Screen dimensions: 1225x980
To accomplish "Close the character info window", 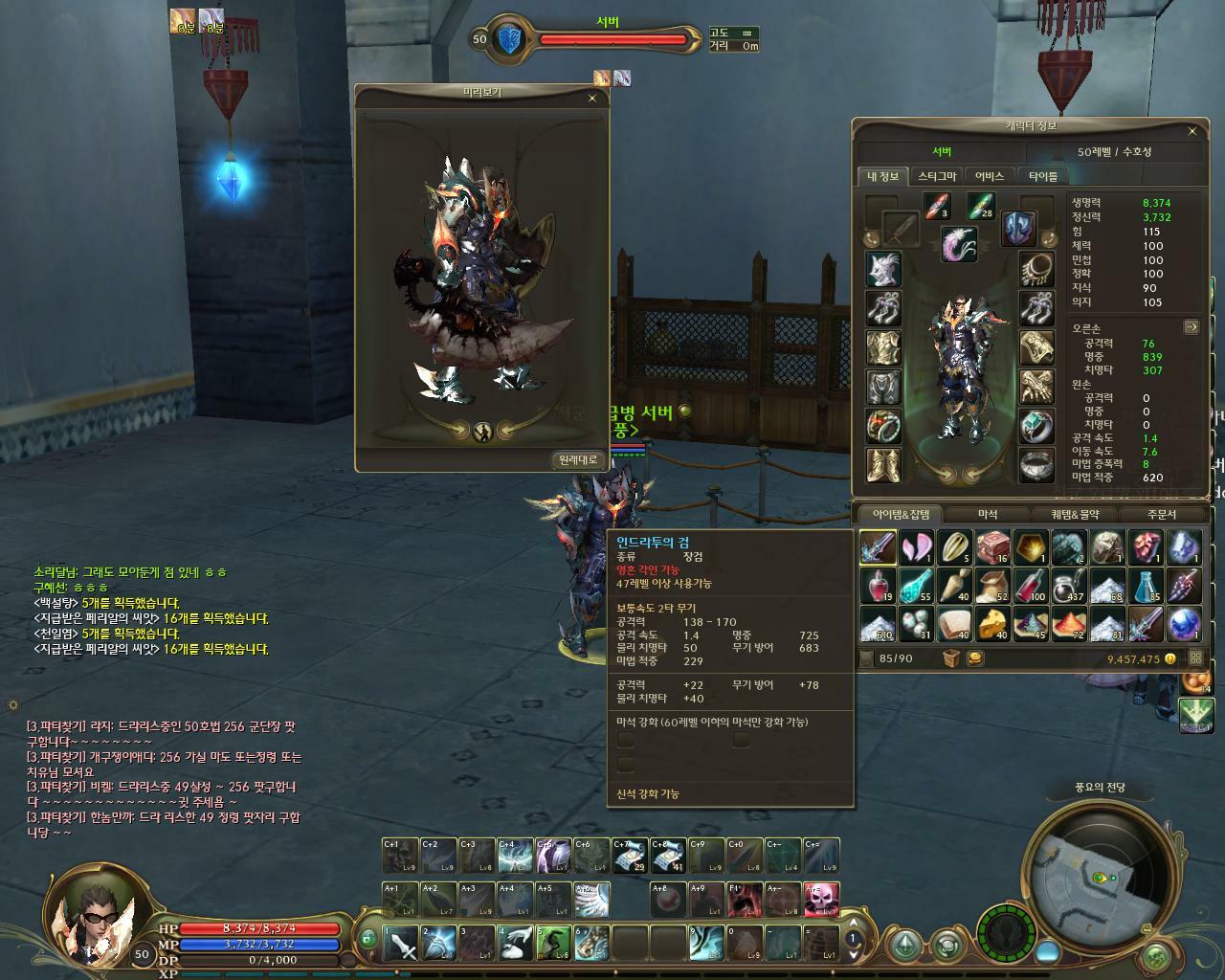I will [x=1192, y=131].
